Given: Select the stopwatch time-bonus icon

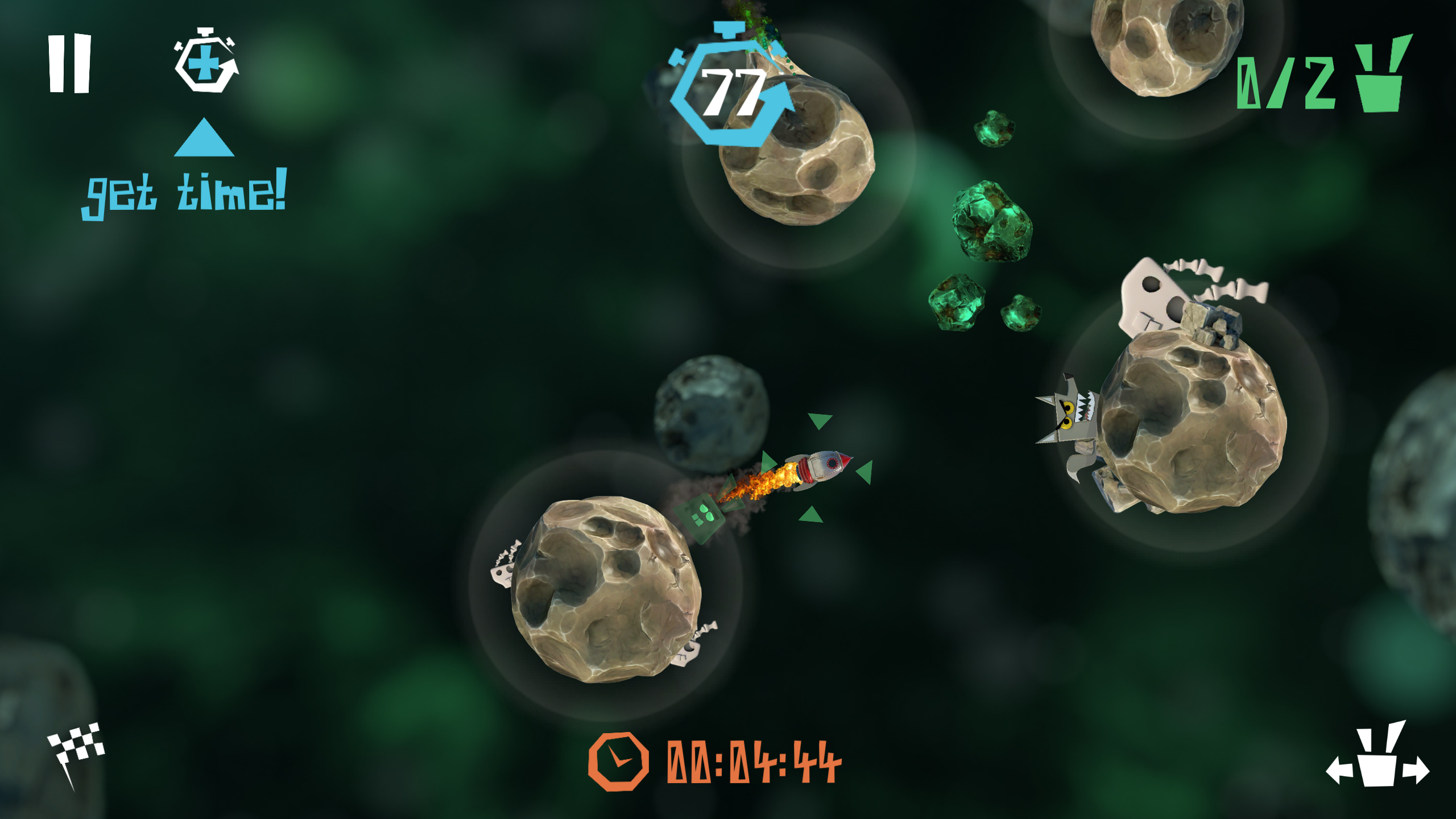Looking at the screenshot, I should click(x=205, y=65).
